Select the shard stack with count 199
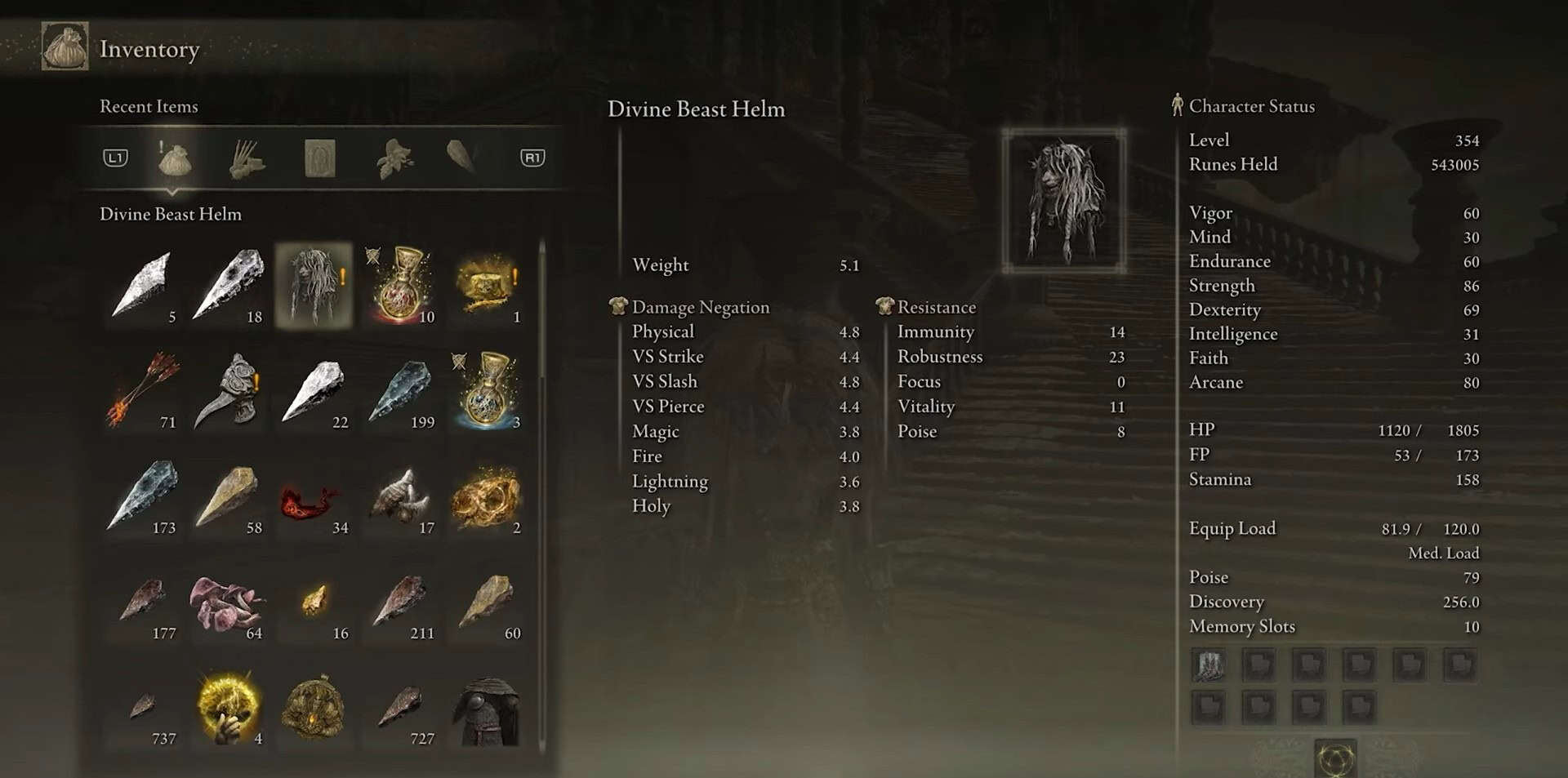The image size is (1568, 778). 400,389
